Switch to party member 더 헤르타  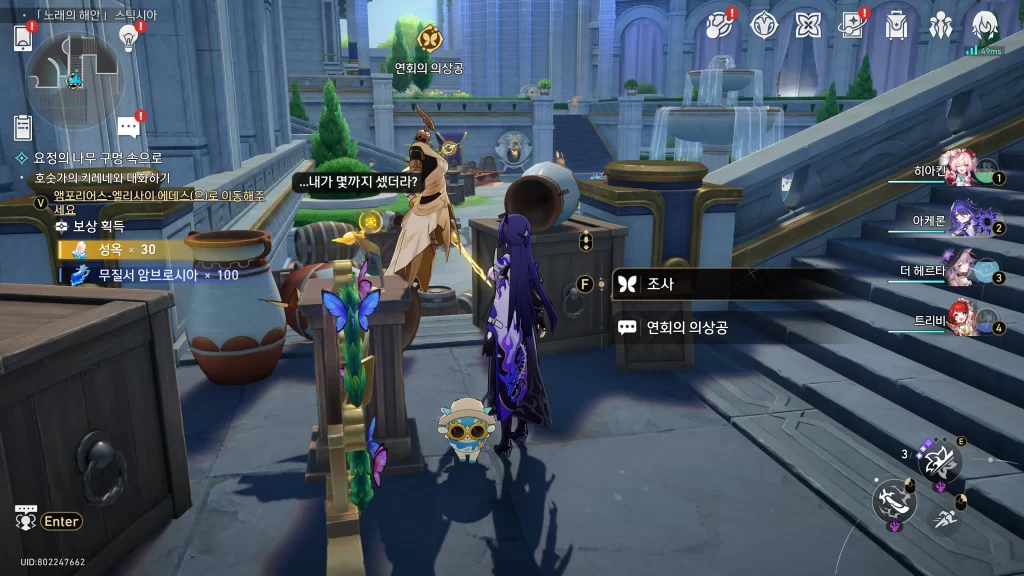(960, 270)
